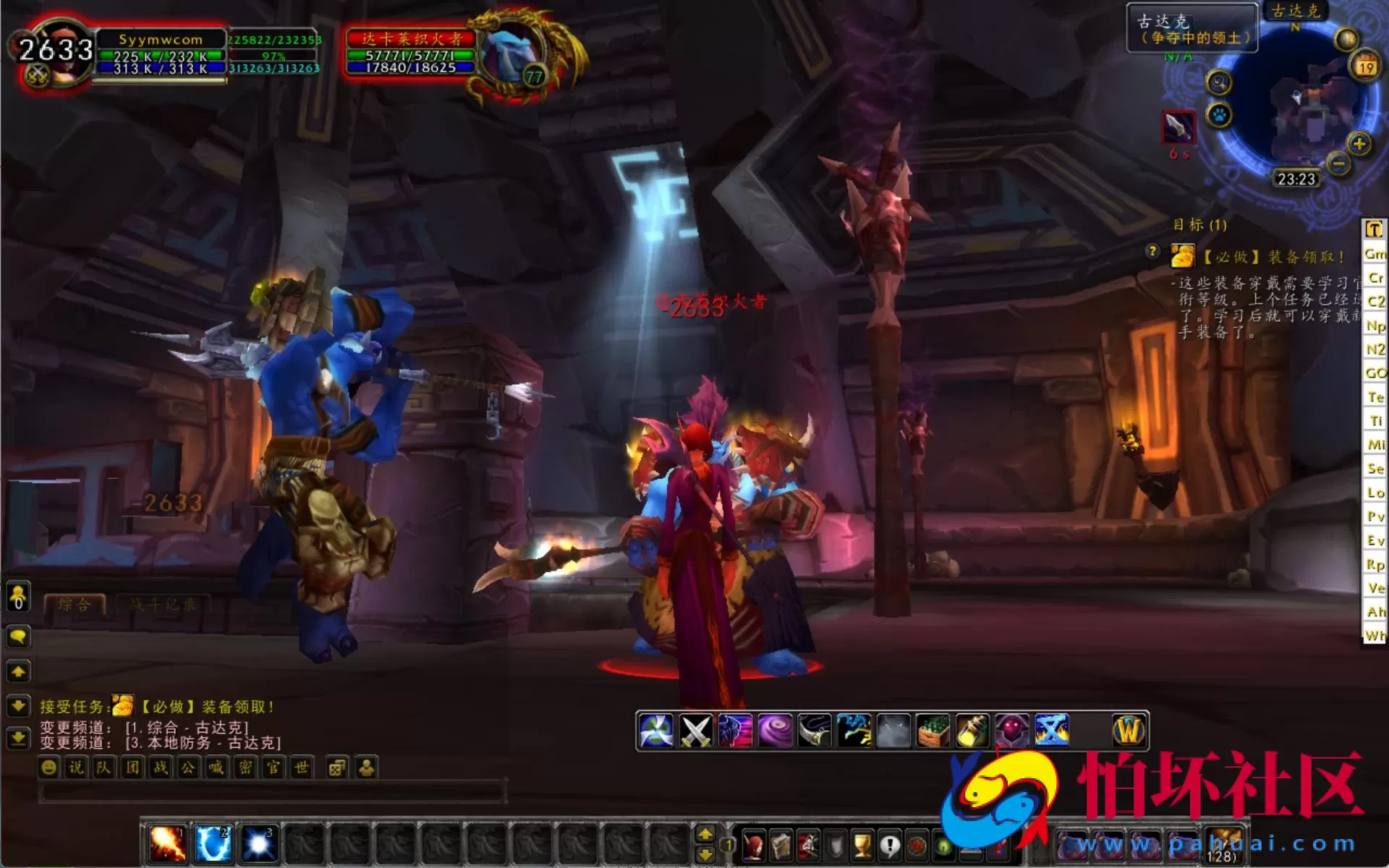This screenshot has width=1389, height=868.
Task: Switch to the 战斗记录 chat tab
Action: [163, 604]
